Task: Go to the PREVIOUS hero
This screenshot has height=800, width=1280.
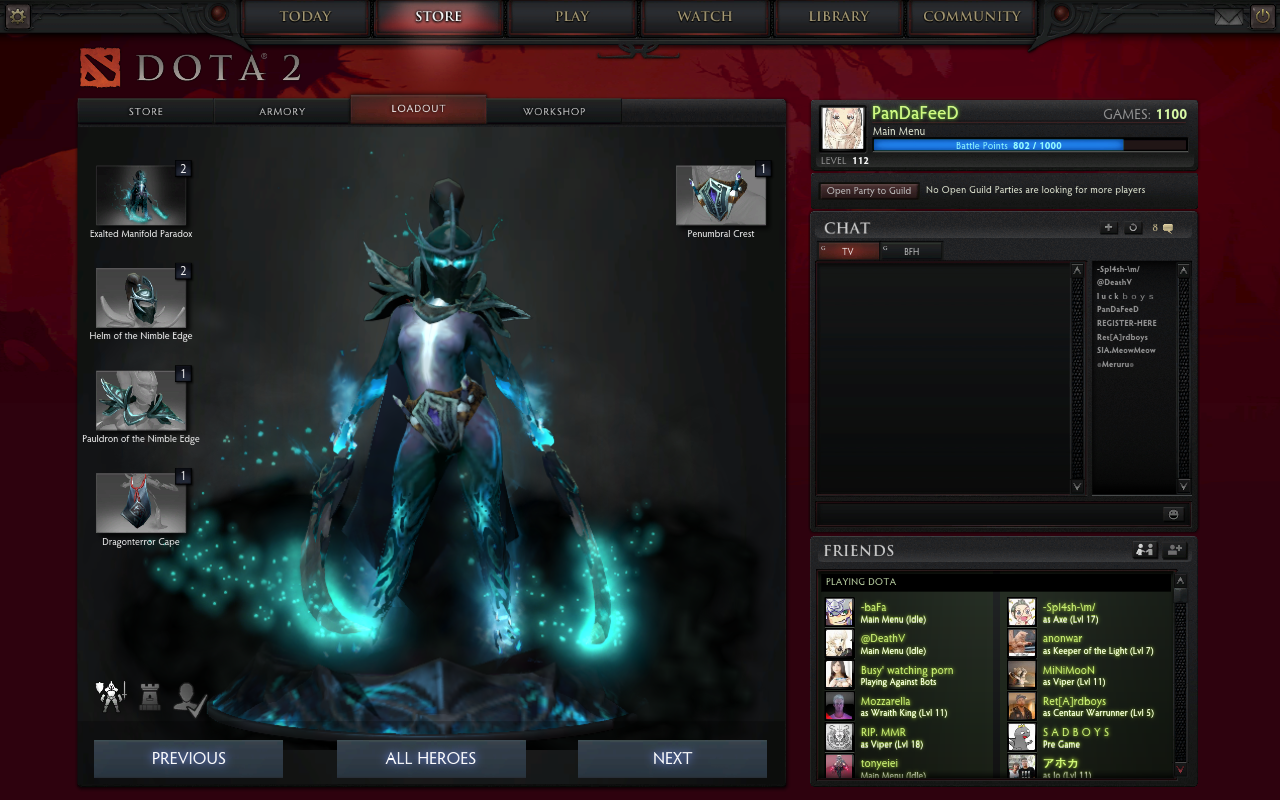Action: click(x=188, y=758)
